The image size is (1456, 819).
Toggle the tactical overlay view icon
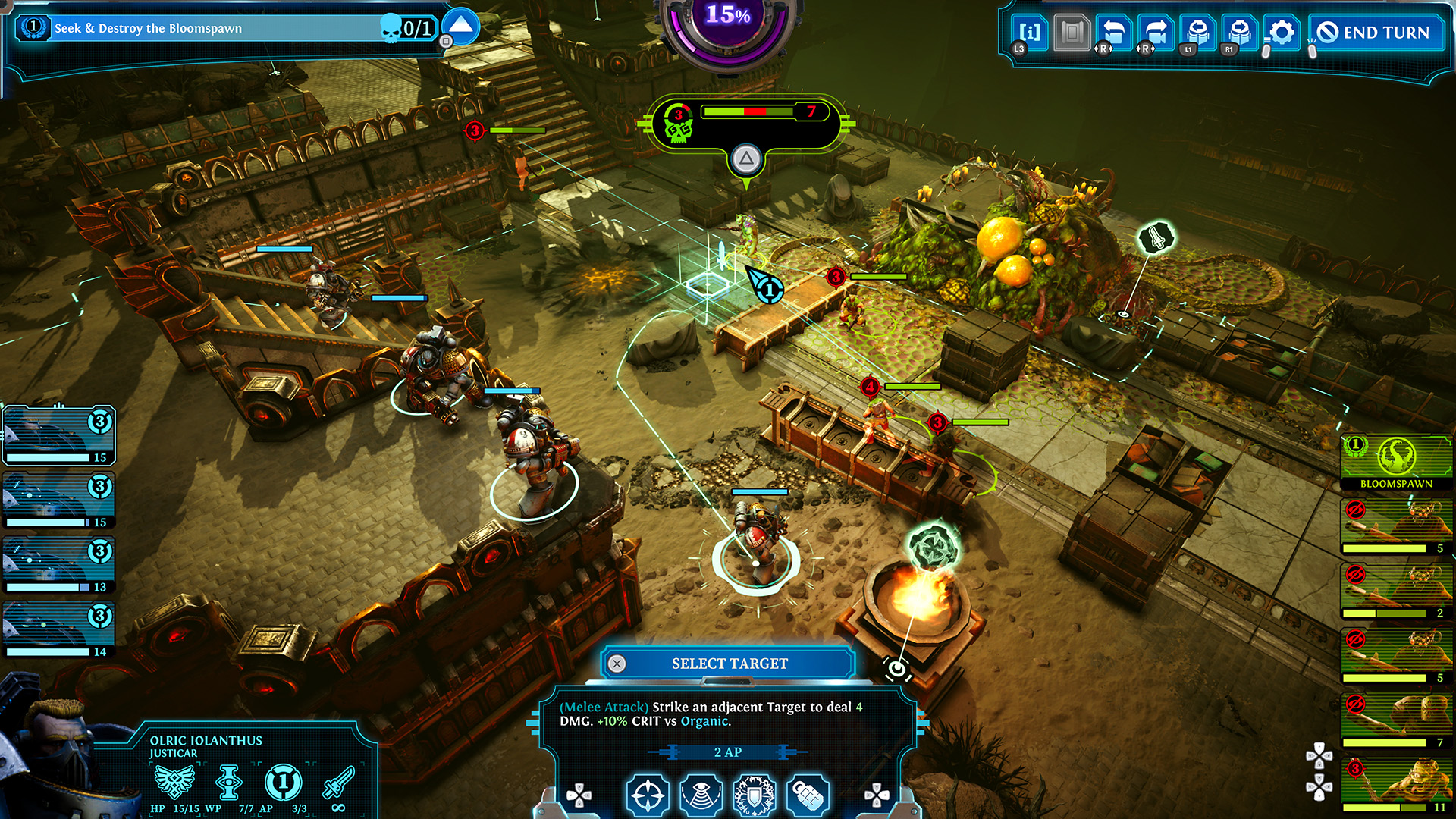pyautogui.click(x=1071, y=32)
